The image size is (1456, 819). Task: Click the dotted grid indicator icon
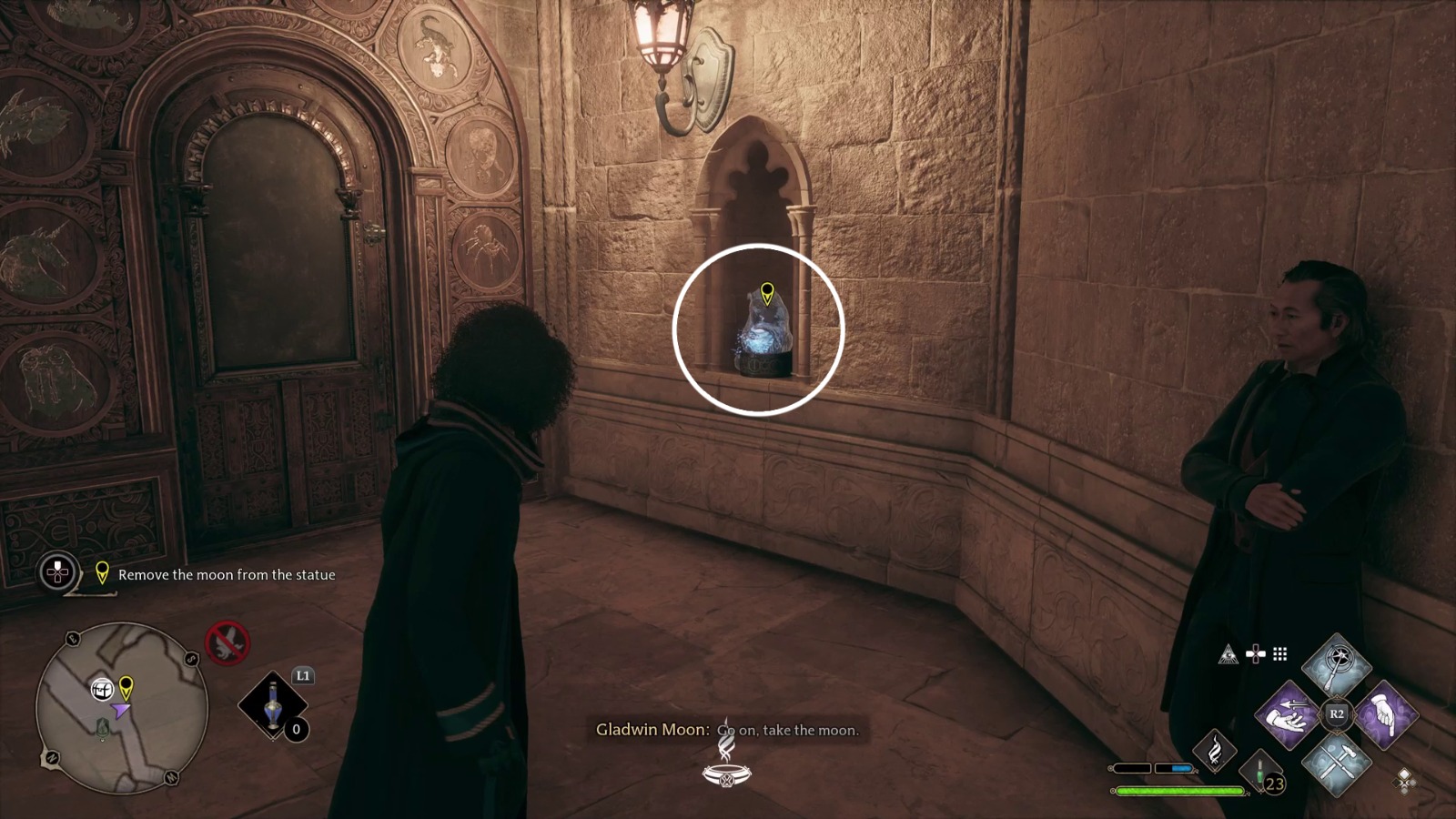point(1279,654)
